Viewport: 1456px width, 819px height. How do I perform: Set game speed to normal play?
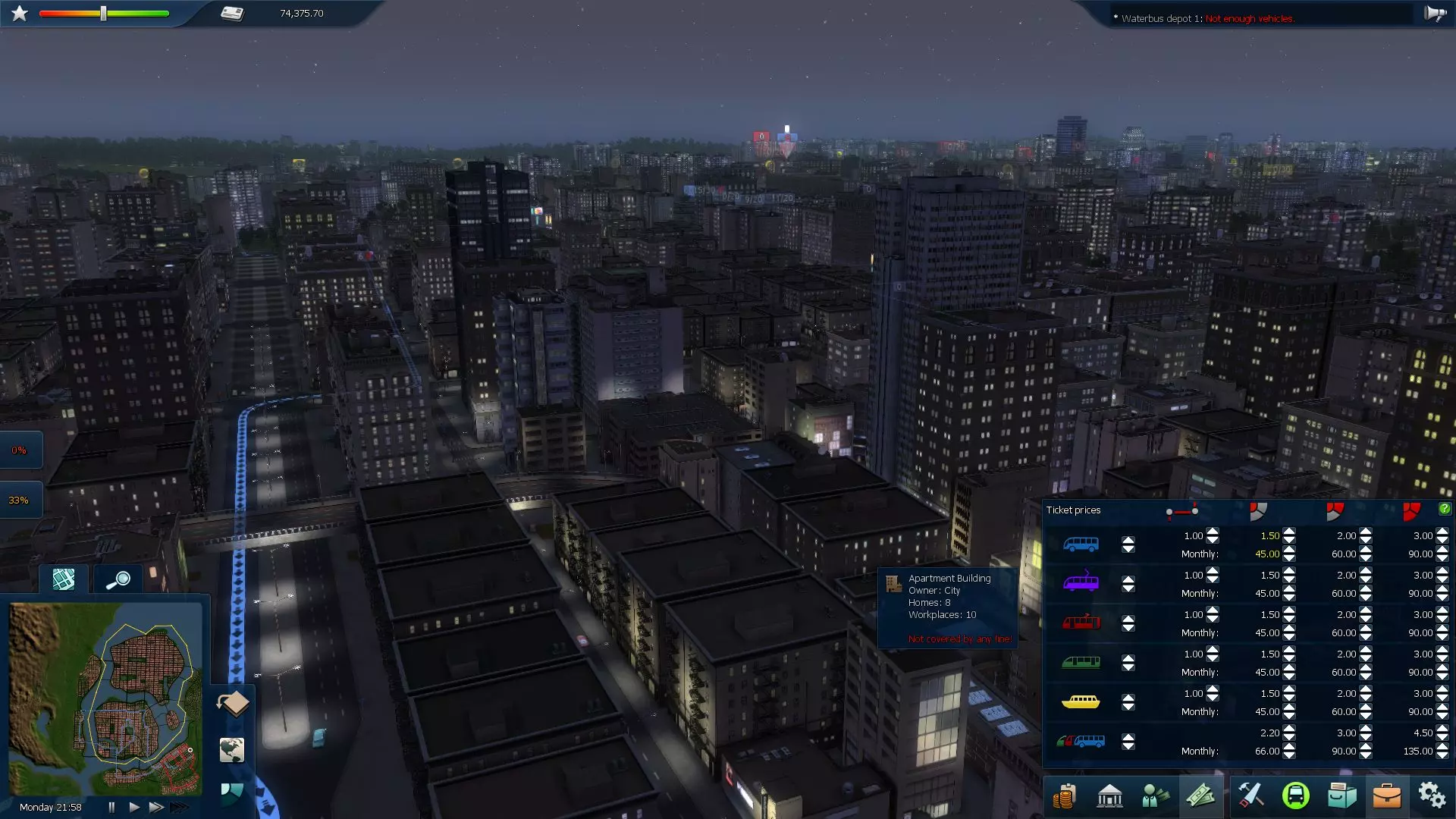(134, 807)
